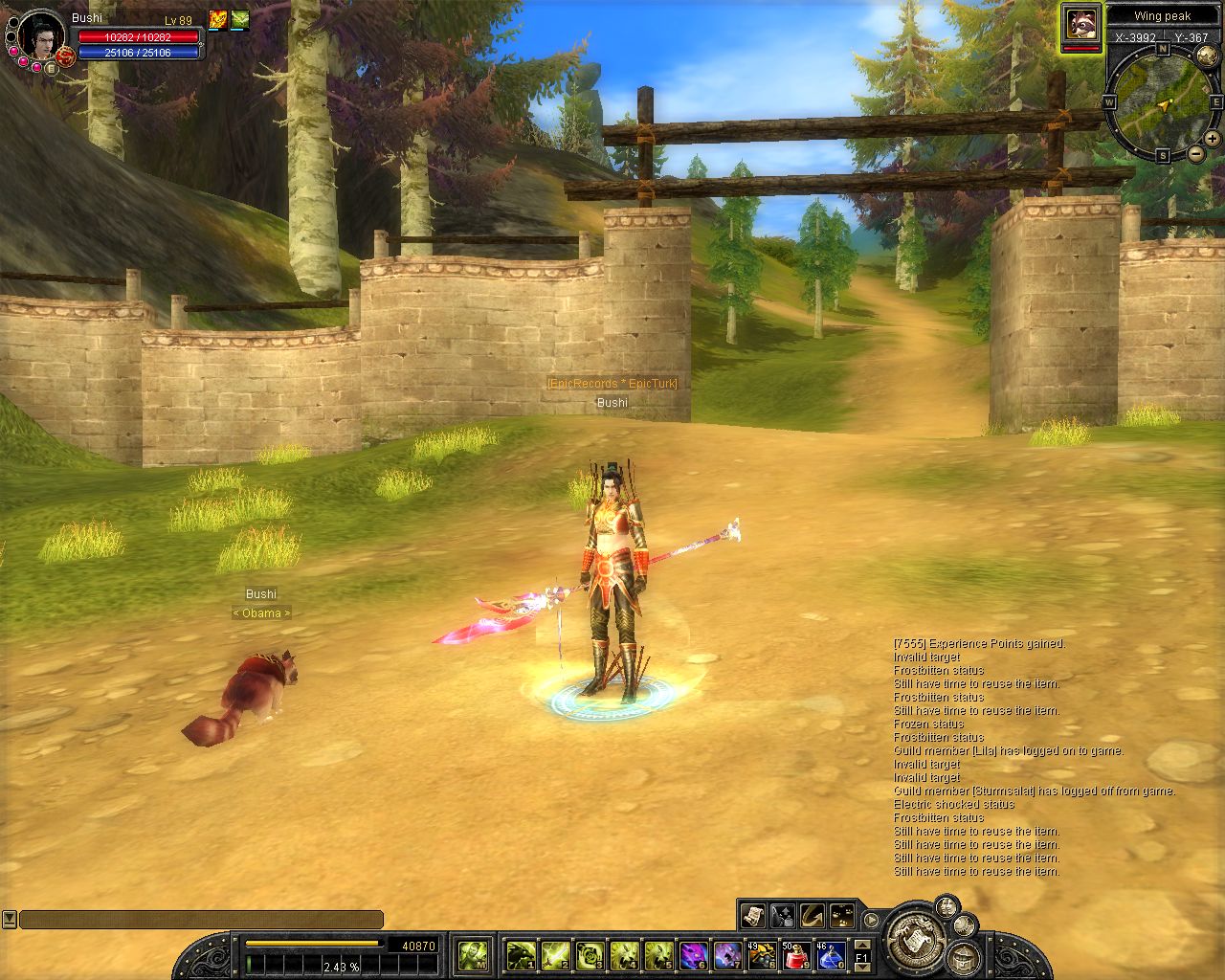Screen dimensions: 1225x980
Task: Click the chat input box
Action: coord(201,920)
